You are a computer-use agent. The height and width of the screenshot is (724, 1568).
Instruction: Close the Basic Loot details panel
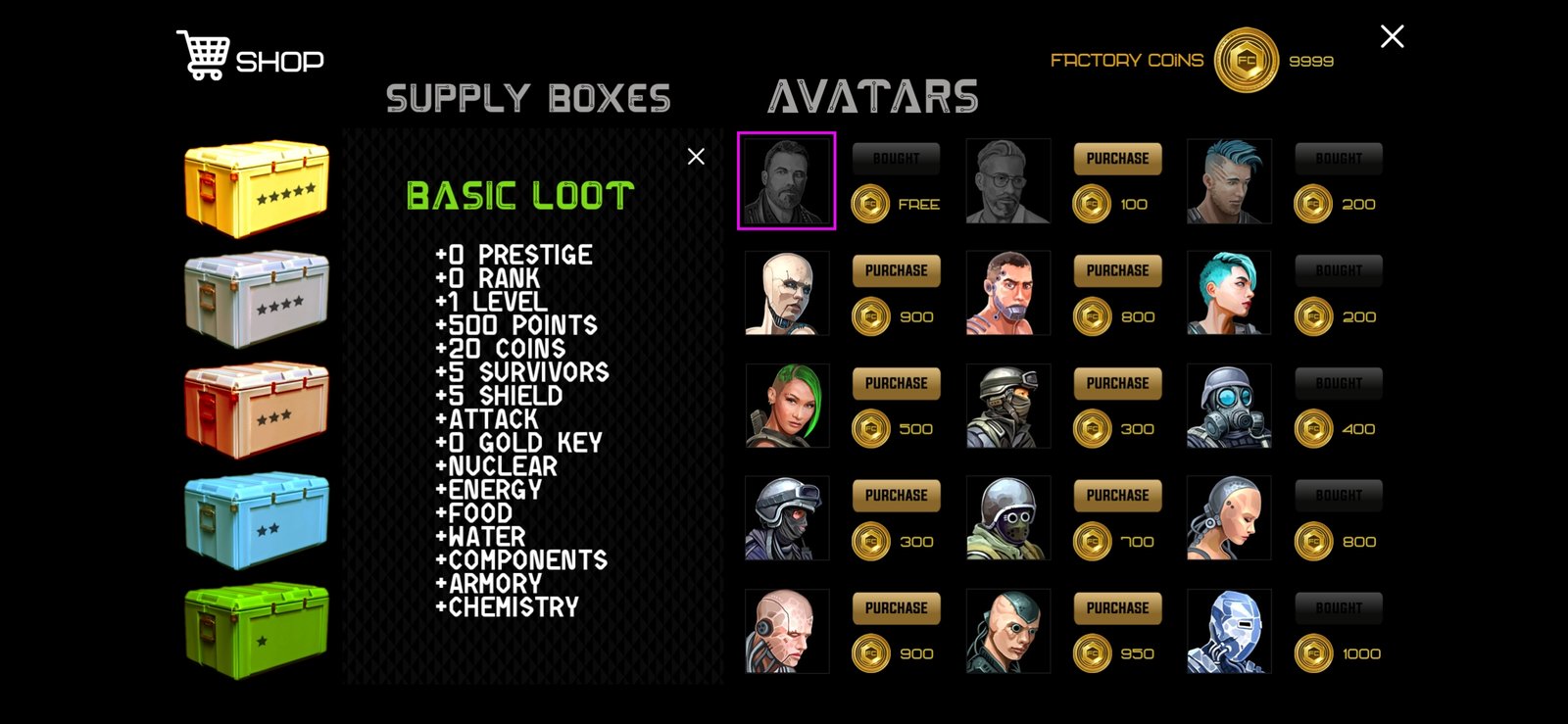pyautogui.click(x=696, y=157)
